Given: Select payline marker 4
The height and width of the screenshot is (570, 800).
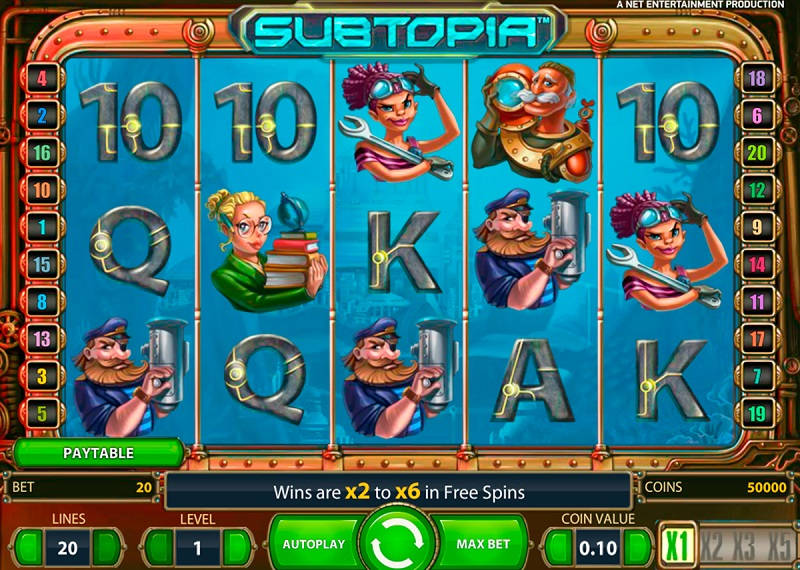Looking at the screenshot, I should coord(43,77).
